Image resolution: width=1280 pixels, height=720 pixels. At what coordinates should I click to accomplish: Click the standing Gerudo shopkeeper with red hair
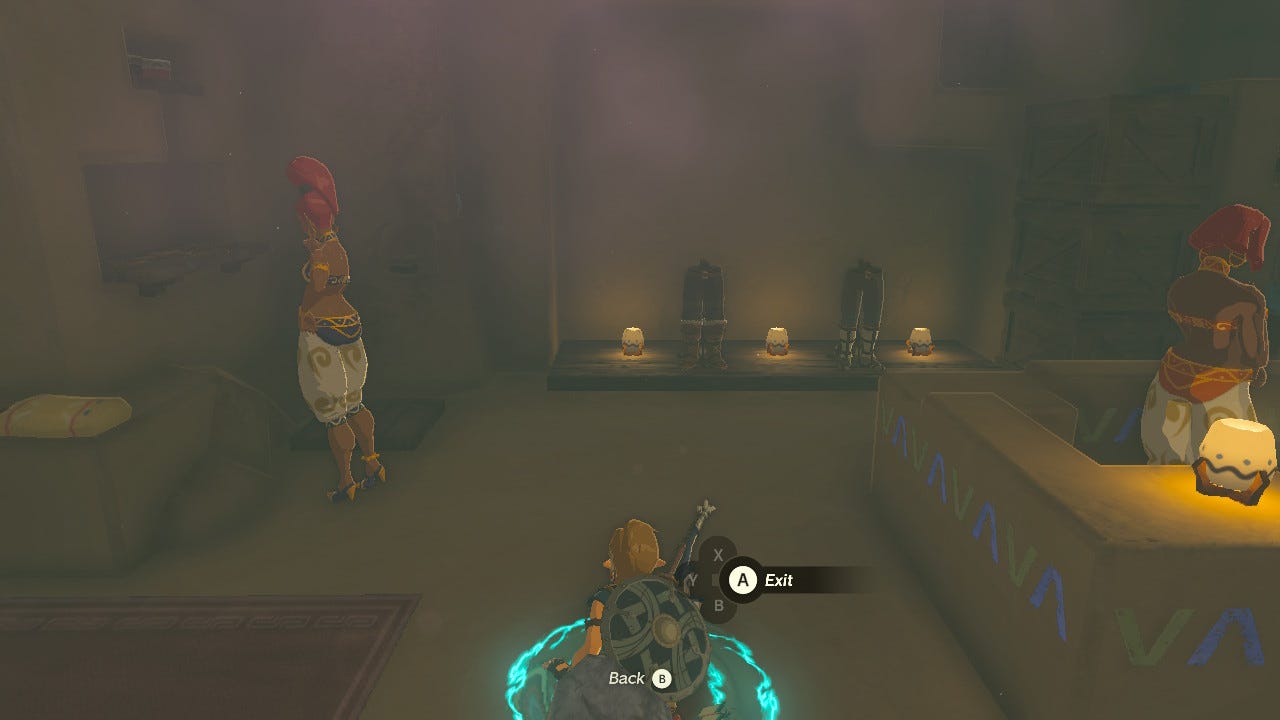pyautogui.click(x=330, y=320)
